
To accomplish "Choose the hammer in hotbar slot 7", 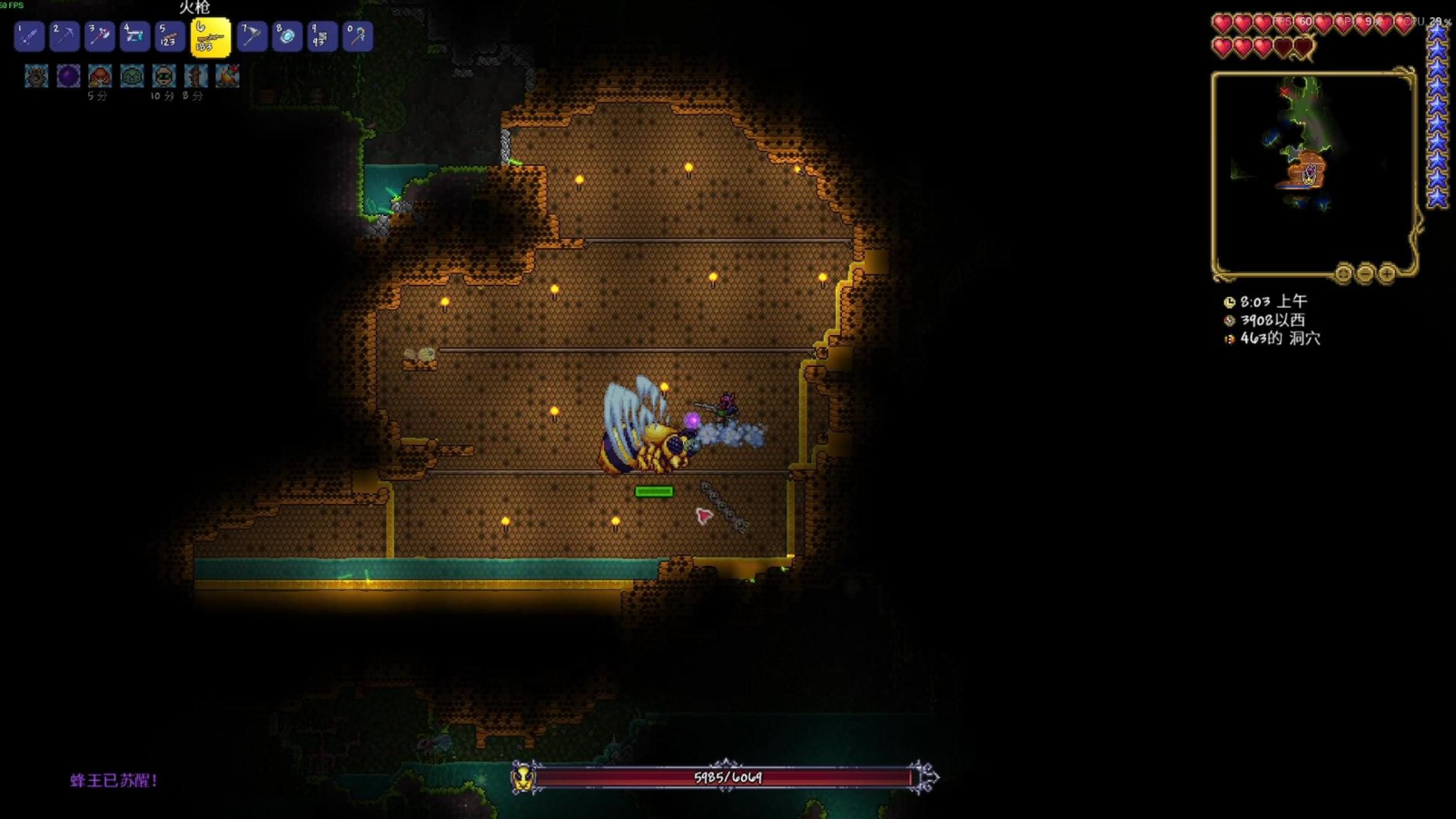I will [252, 36].
